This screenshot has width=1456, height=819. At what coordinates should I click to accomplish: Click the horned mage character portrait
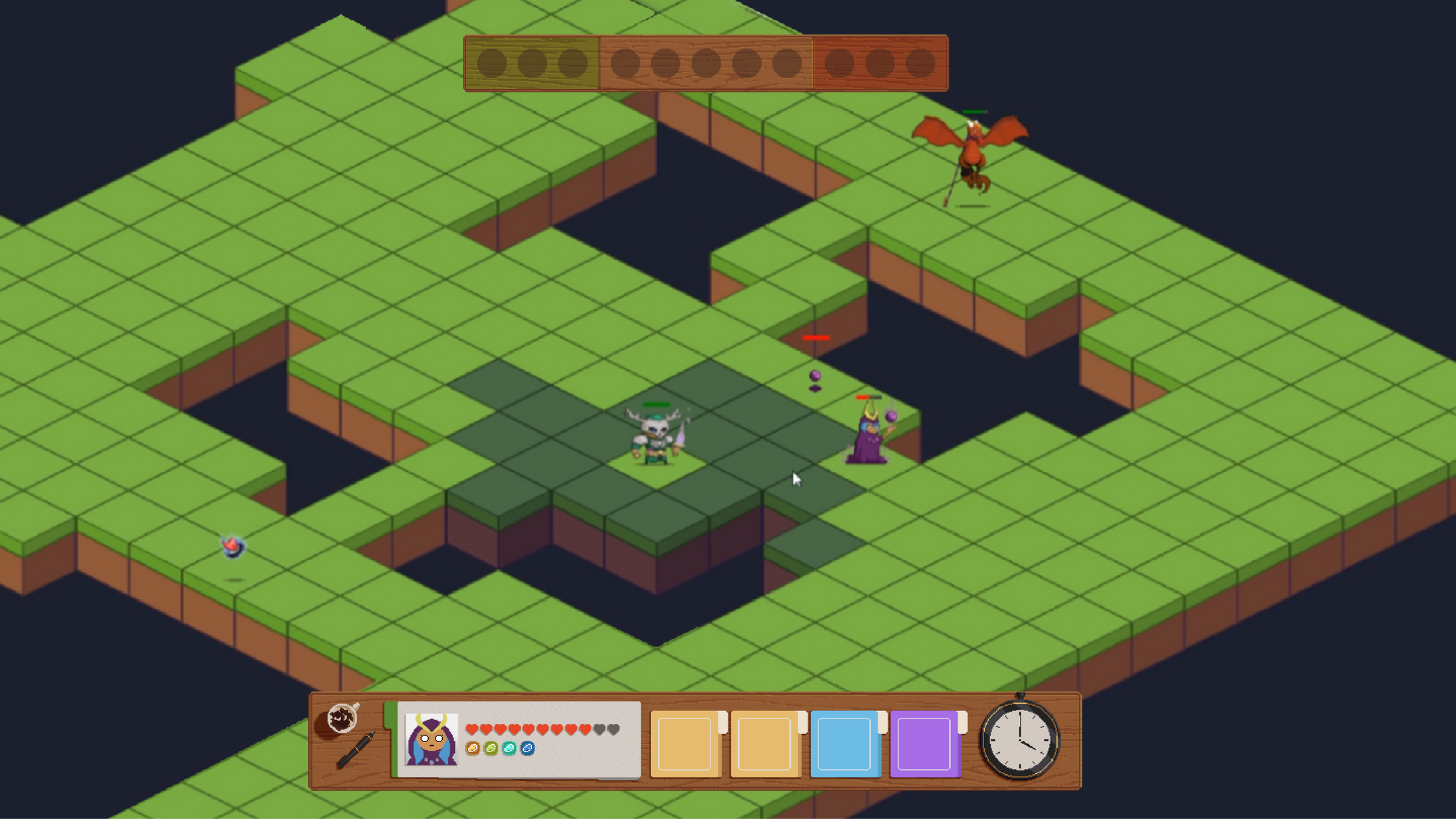pos(431,739)
